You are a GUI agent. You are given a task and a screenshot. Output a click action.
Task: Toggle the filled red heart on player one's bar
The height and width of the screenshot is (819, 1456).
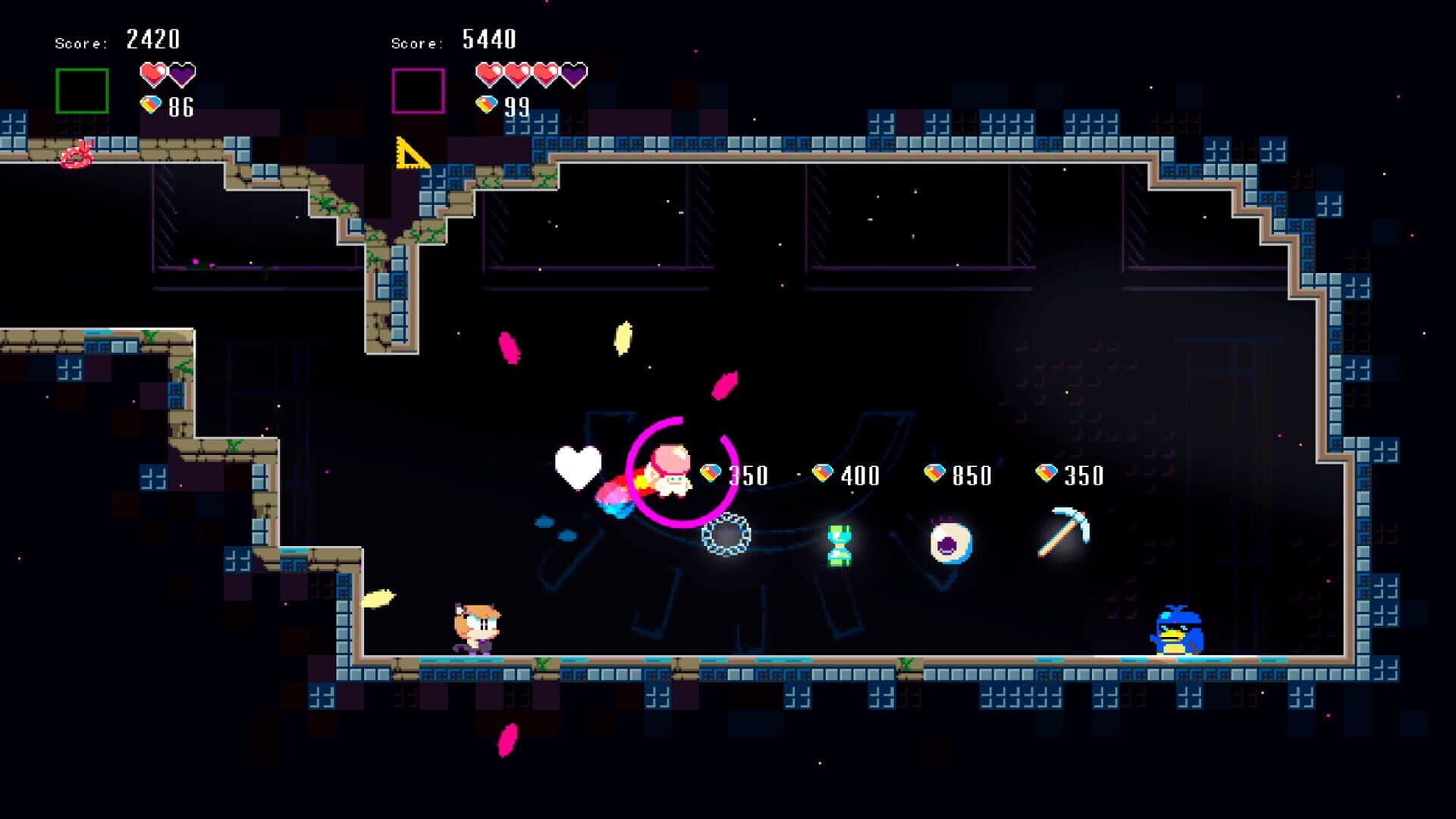(152, 76)
